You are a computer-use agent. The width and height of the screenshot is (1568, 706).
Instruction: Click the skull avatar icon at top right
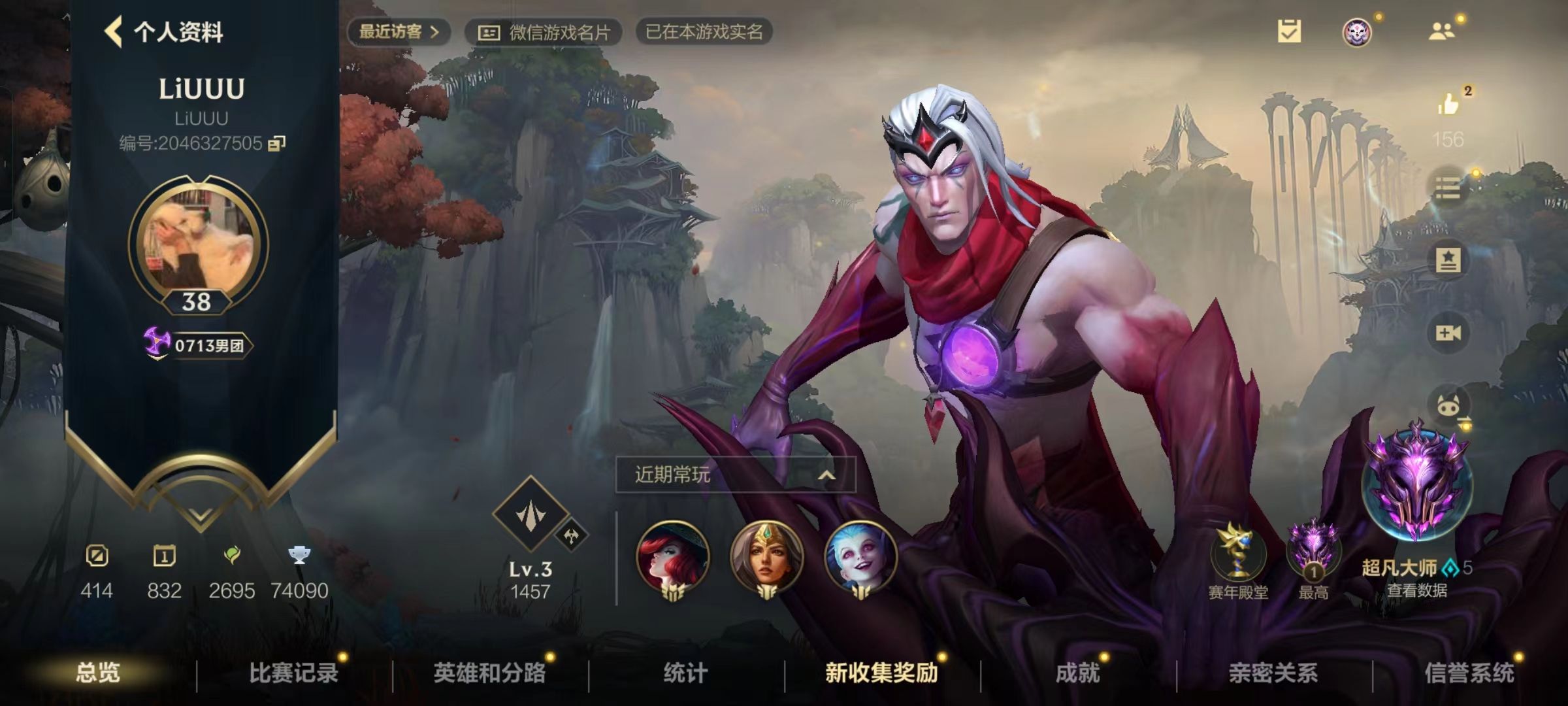1358,31
